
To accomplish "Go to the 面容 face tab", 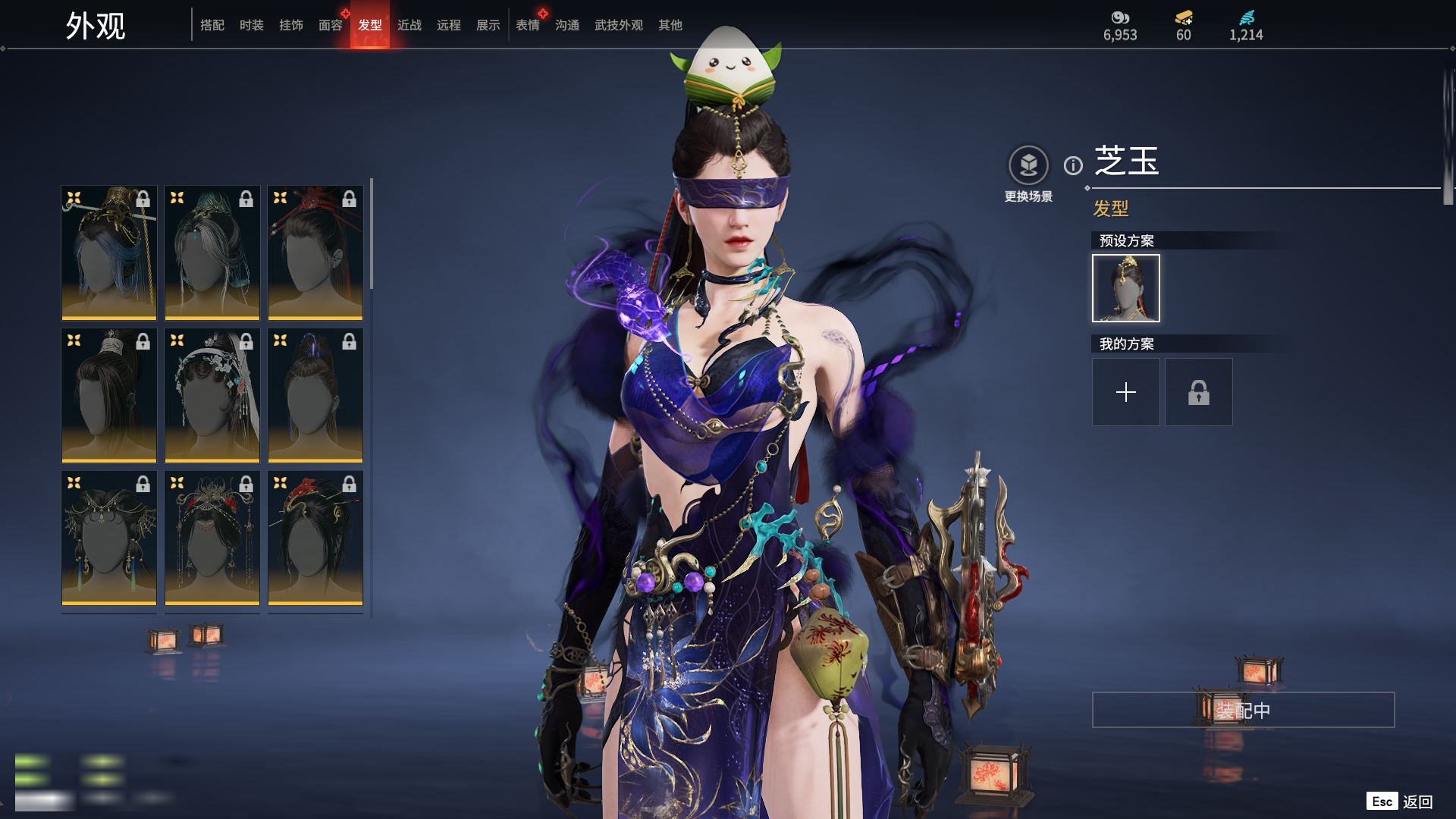I will pos(331,25).
